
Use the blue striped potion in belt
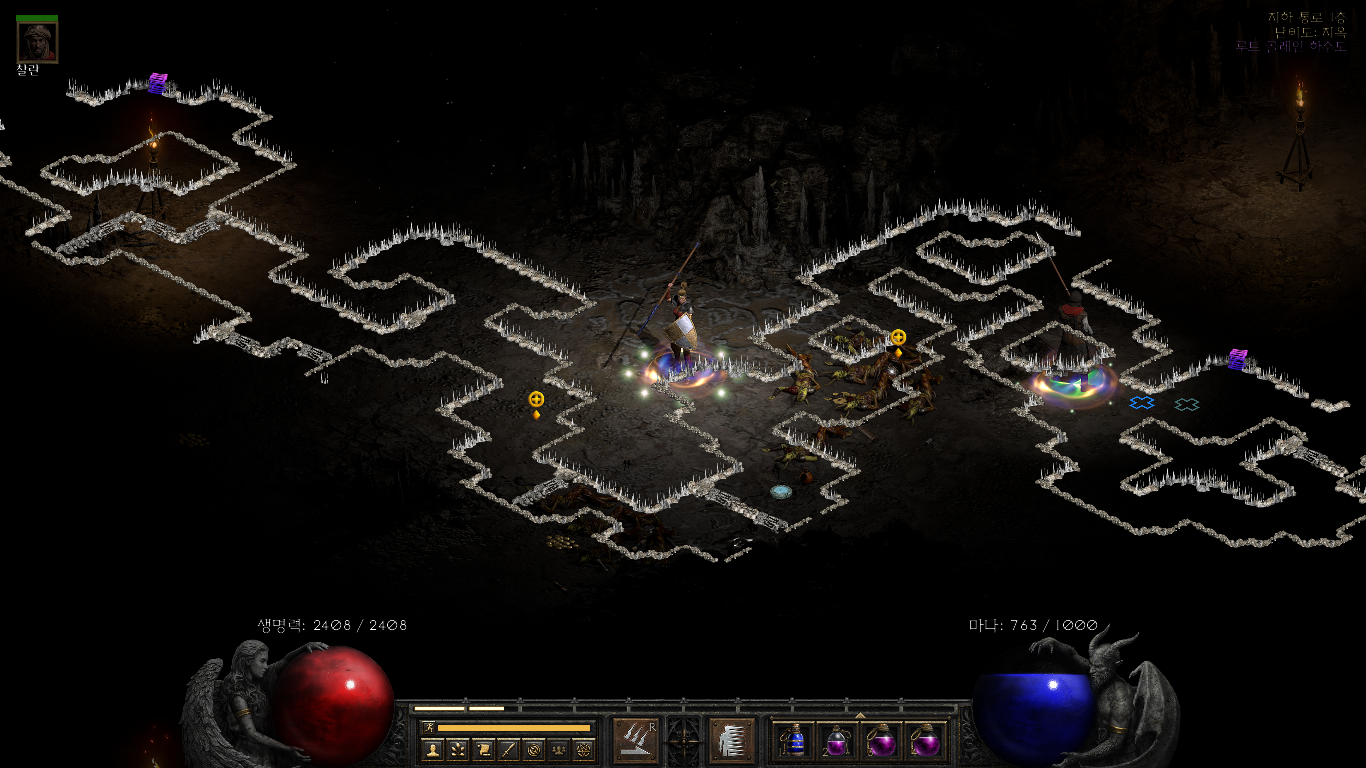(x=794, y=741)
